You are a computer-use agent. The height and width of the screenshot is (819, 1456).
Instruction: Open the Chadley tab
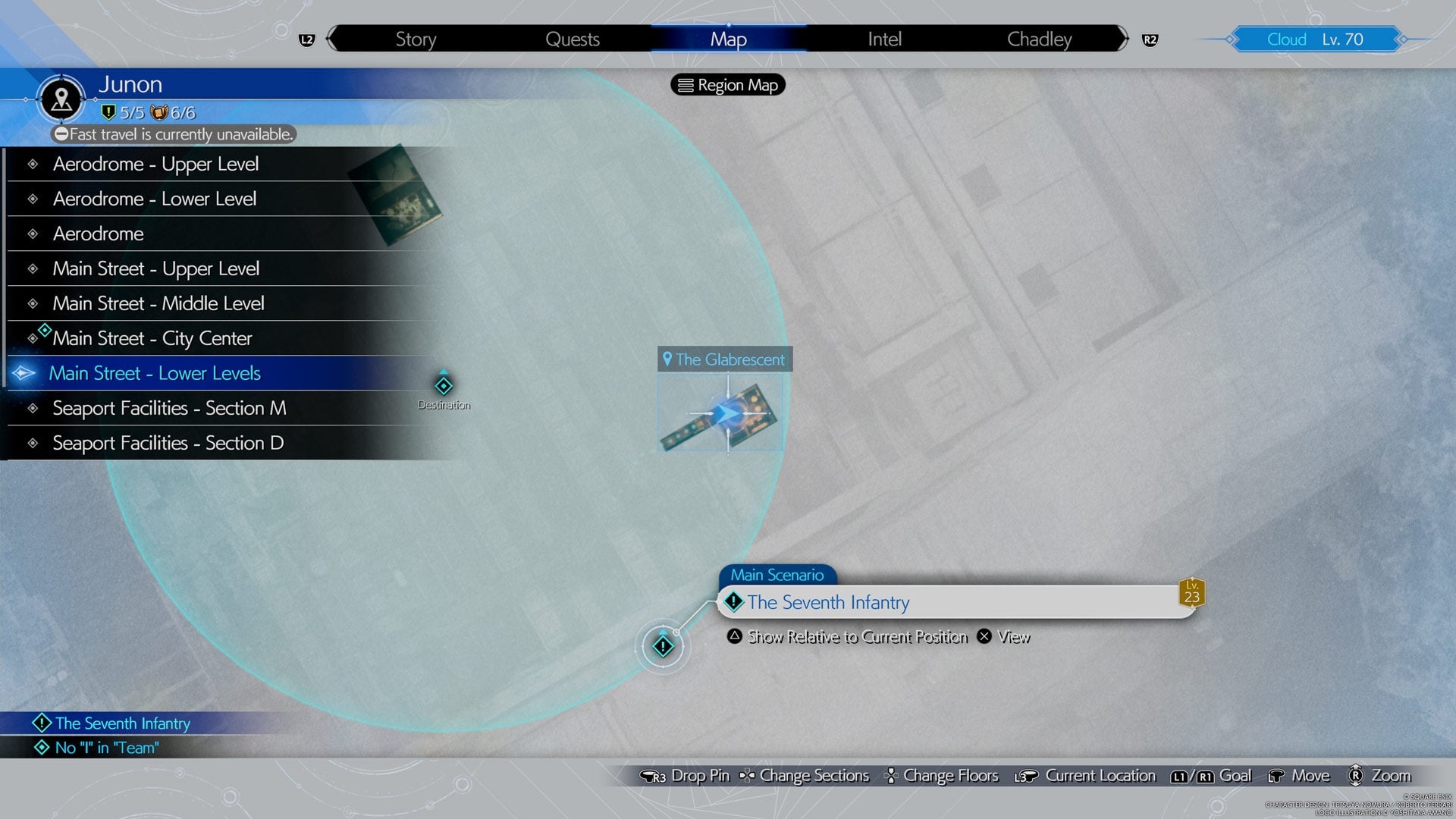pos(1039,39)
